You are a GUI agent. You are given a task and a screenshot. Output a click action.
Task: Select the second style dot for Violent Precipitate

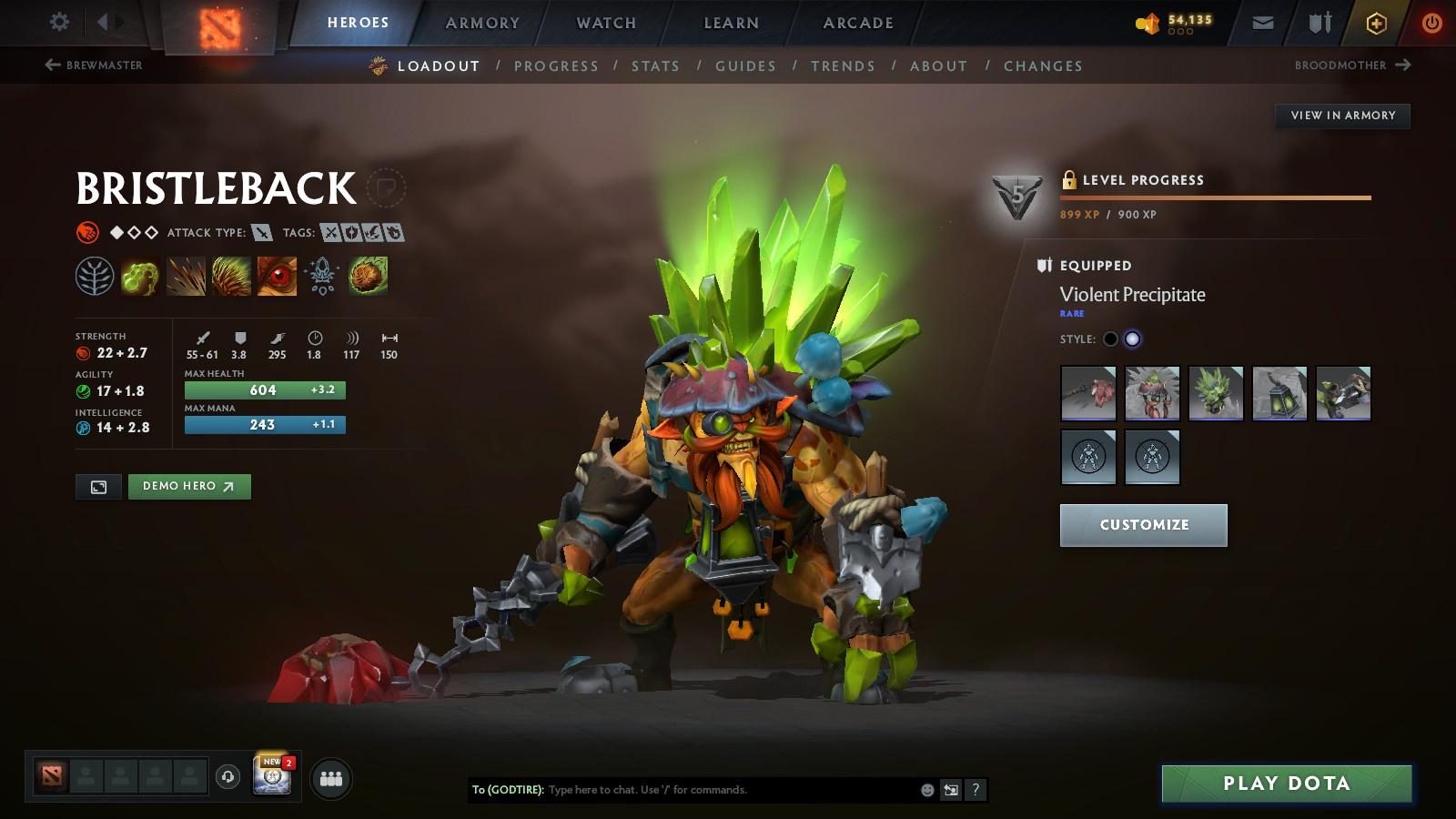pos(1133,339)
